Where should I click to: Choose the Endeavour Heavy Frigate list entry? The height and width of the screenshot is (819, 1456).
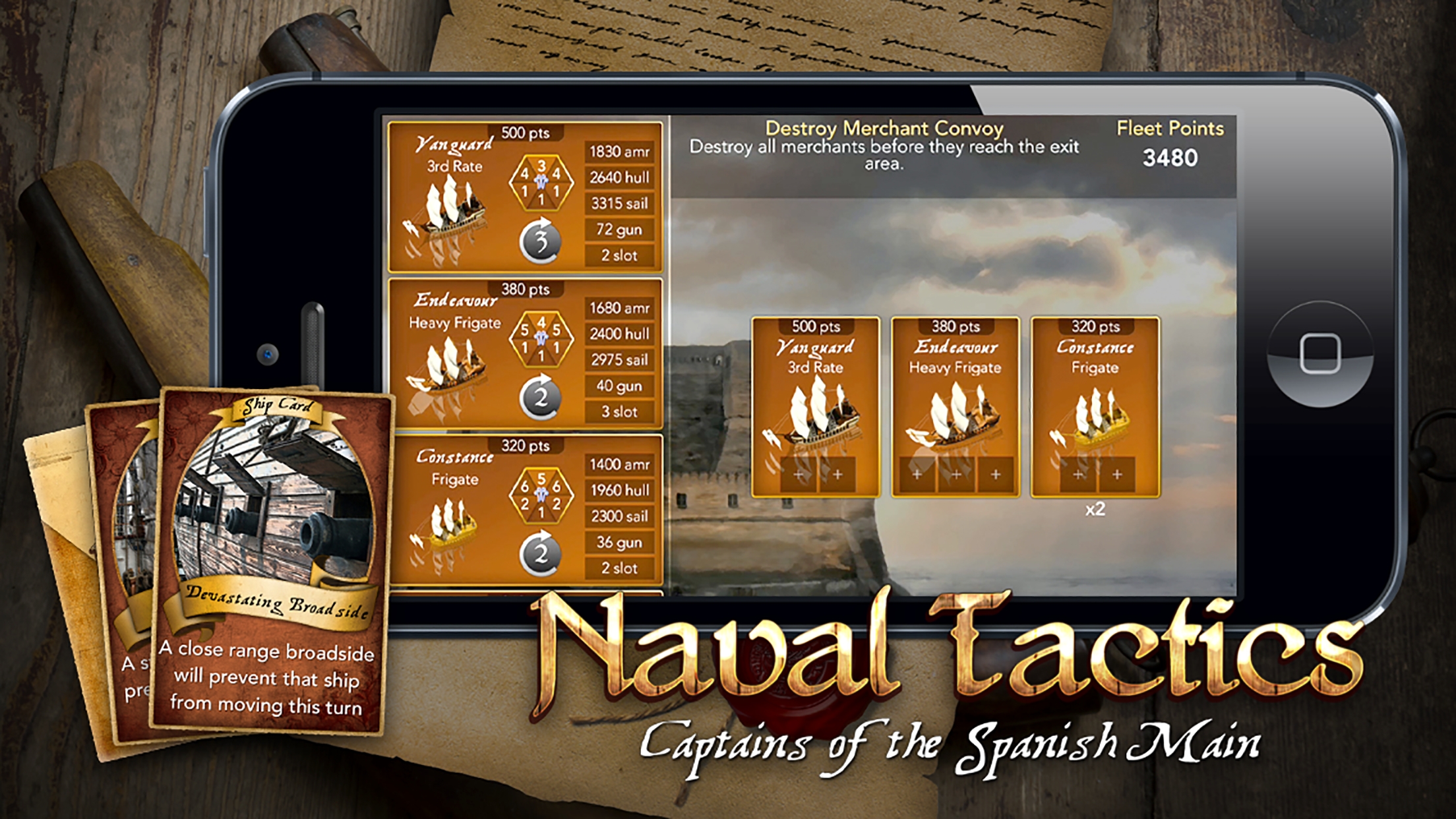(525, 354)
